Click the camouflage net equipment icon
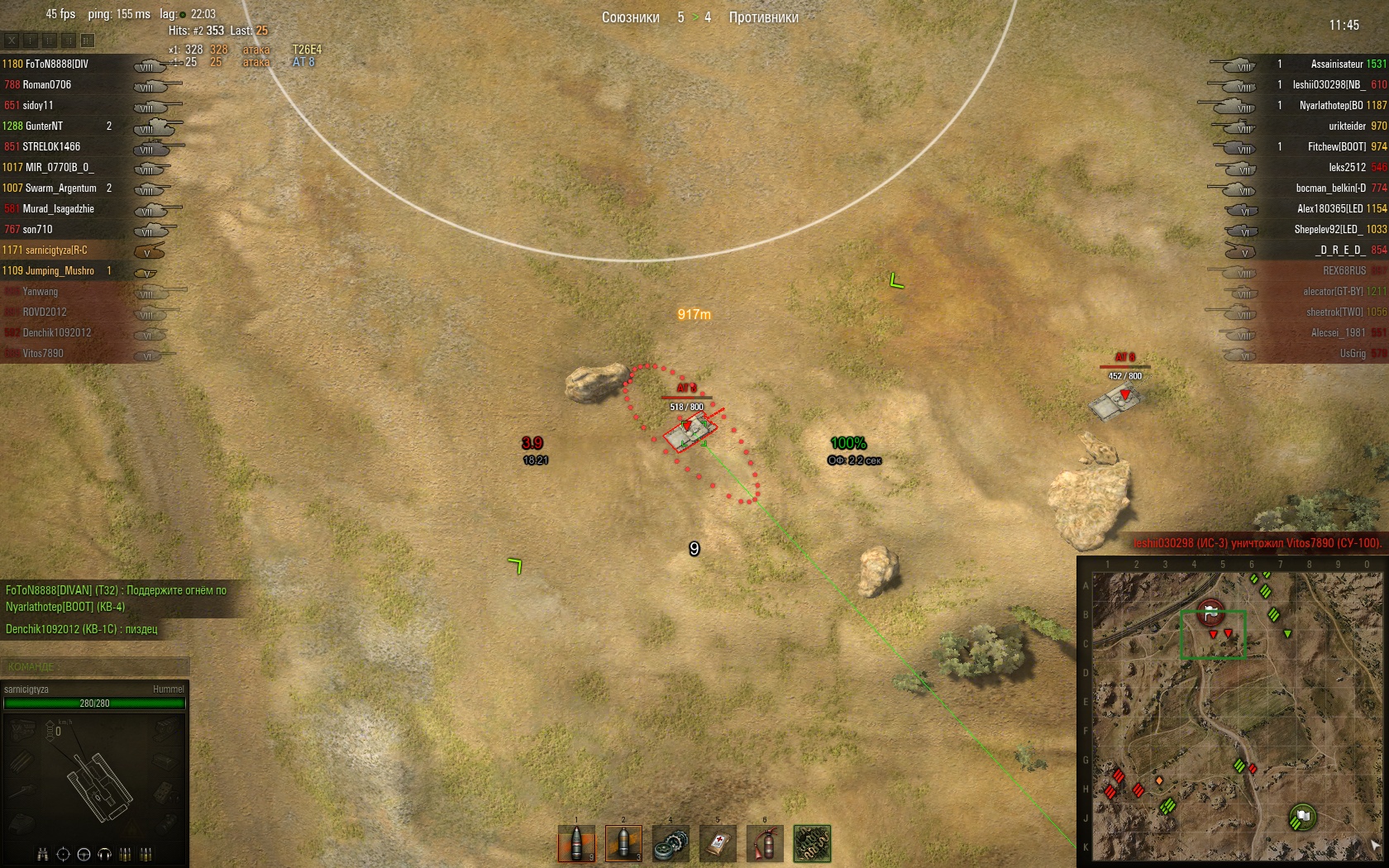Screen dimensions: 1389x868 (x=812, y=844)
